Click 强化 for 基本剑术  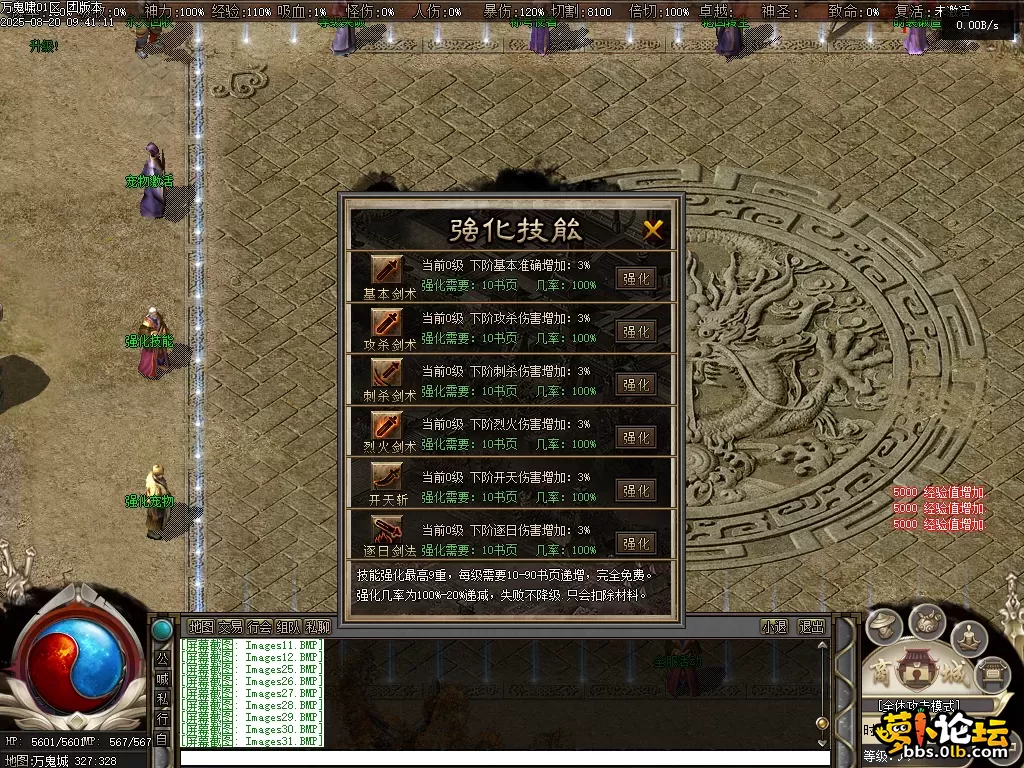click(x=636, y=278)
